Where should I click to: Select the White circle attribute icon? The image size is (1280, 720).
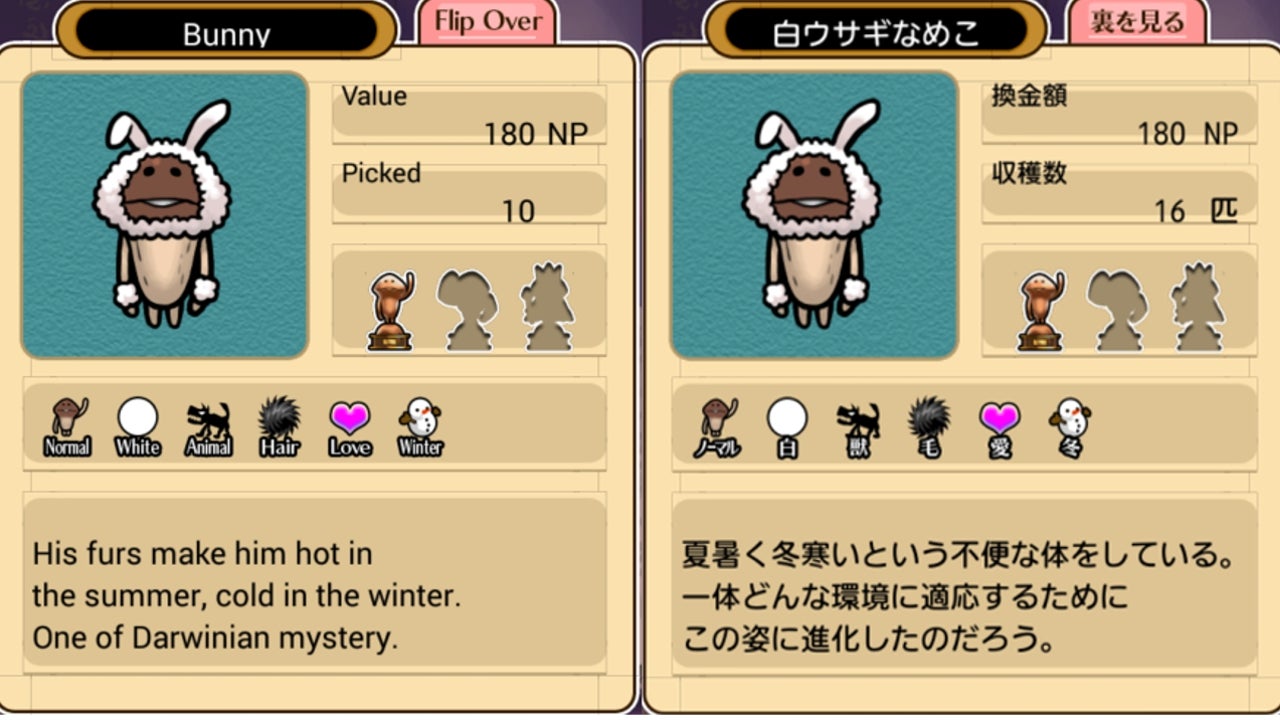138,425
